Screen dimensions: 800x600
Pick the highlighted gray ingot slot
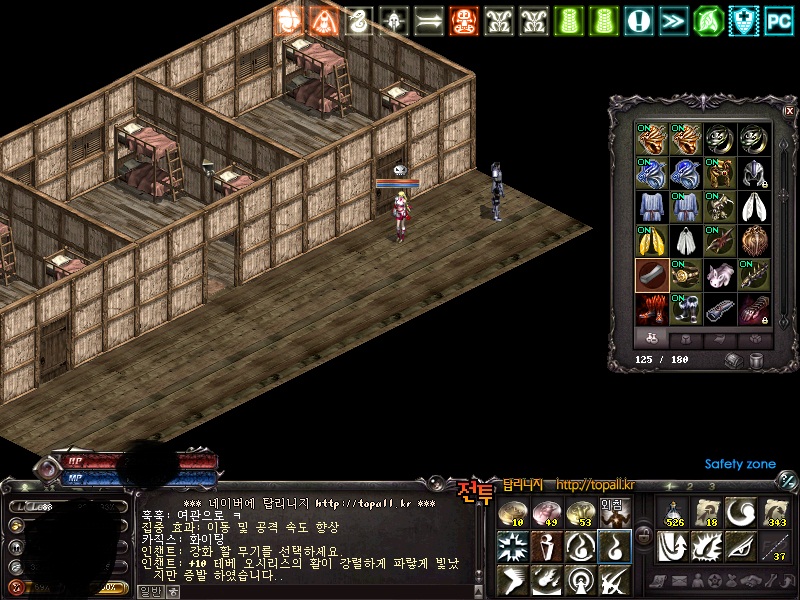point(652,275)
